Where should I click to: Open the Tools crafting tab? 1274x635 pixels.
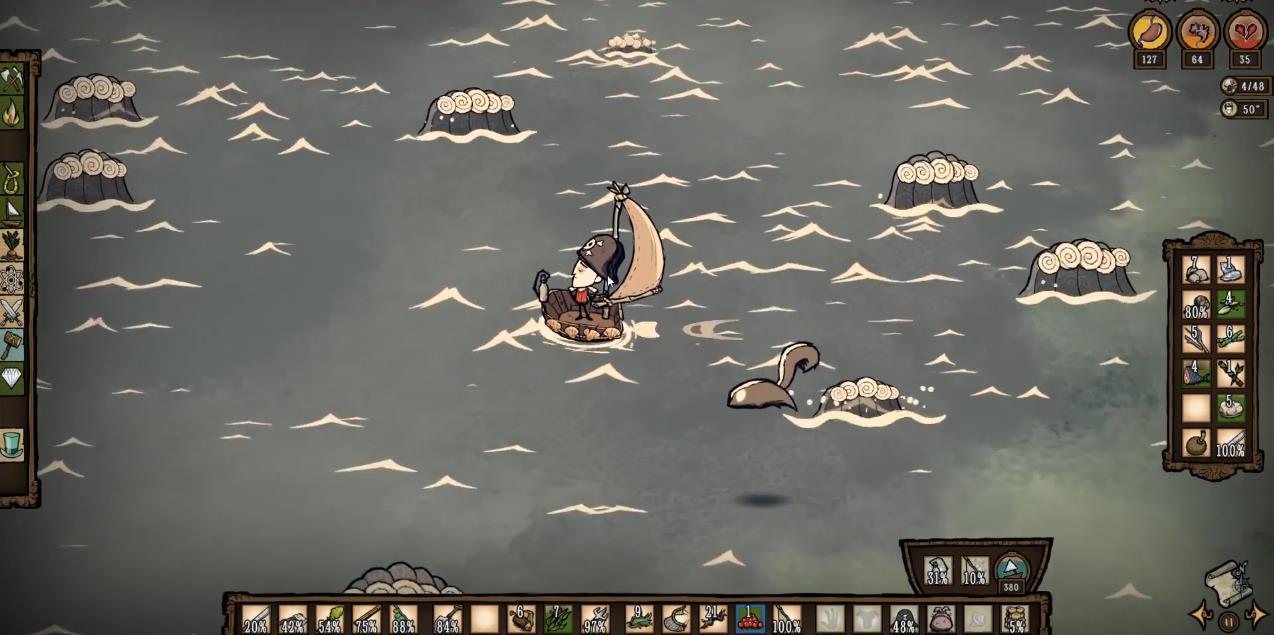click(12, 79)
